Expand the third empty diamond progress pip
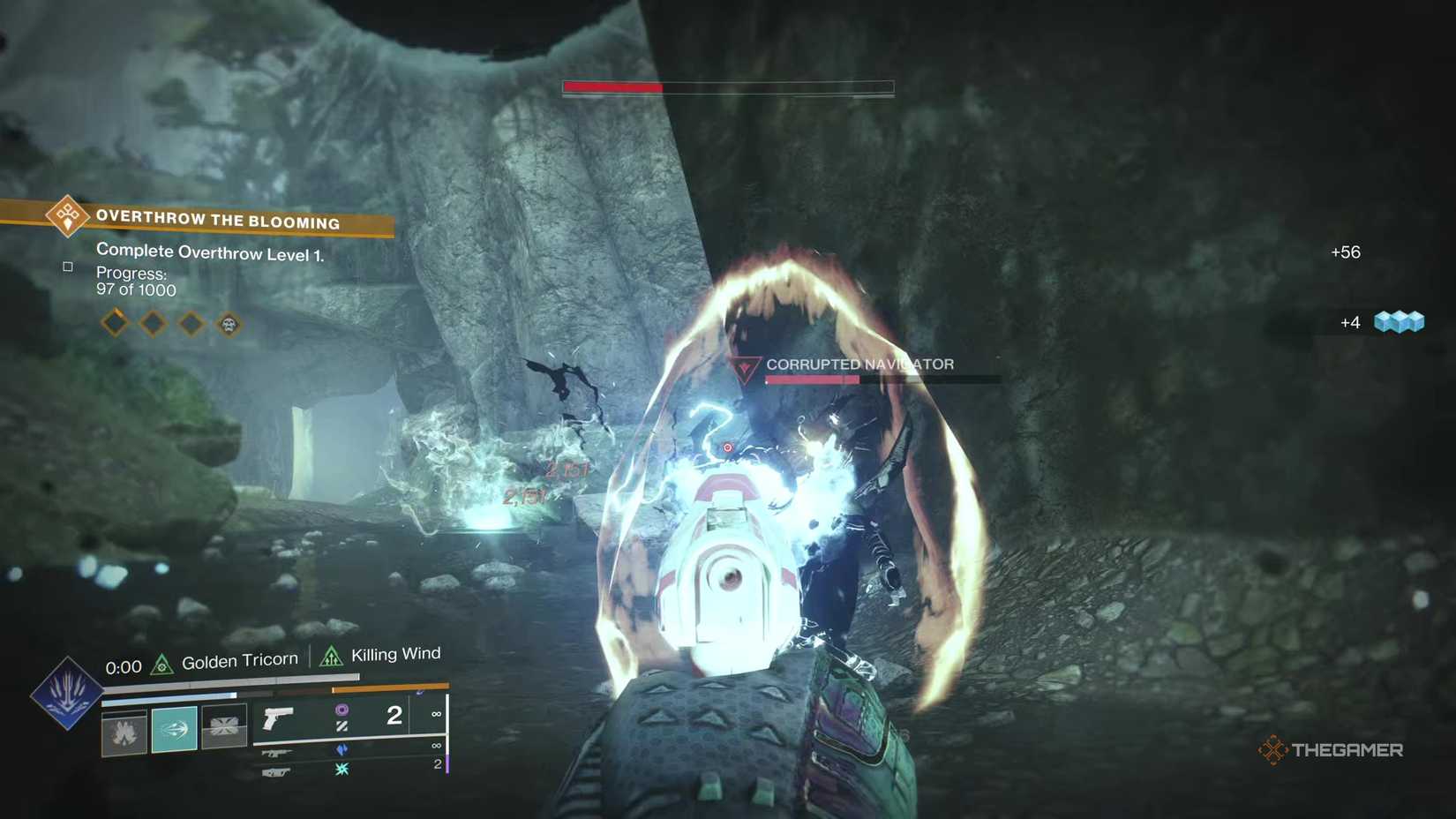 point(191,323)
